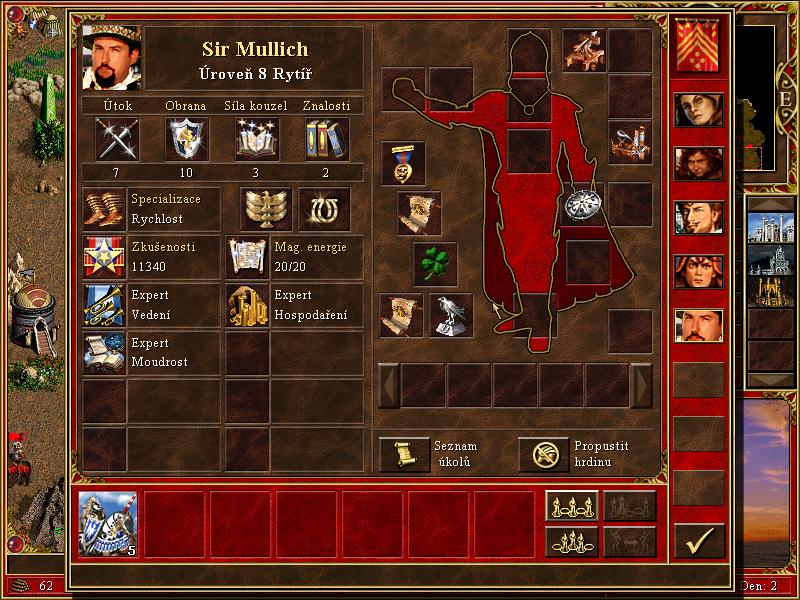Check the Znalosti knowledge books icon
Viewport: 800px width, 600px height.
click(325, 138)
